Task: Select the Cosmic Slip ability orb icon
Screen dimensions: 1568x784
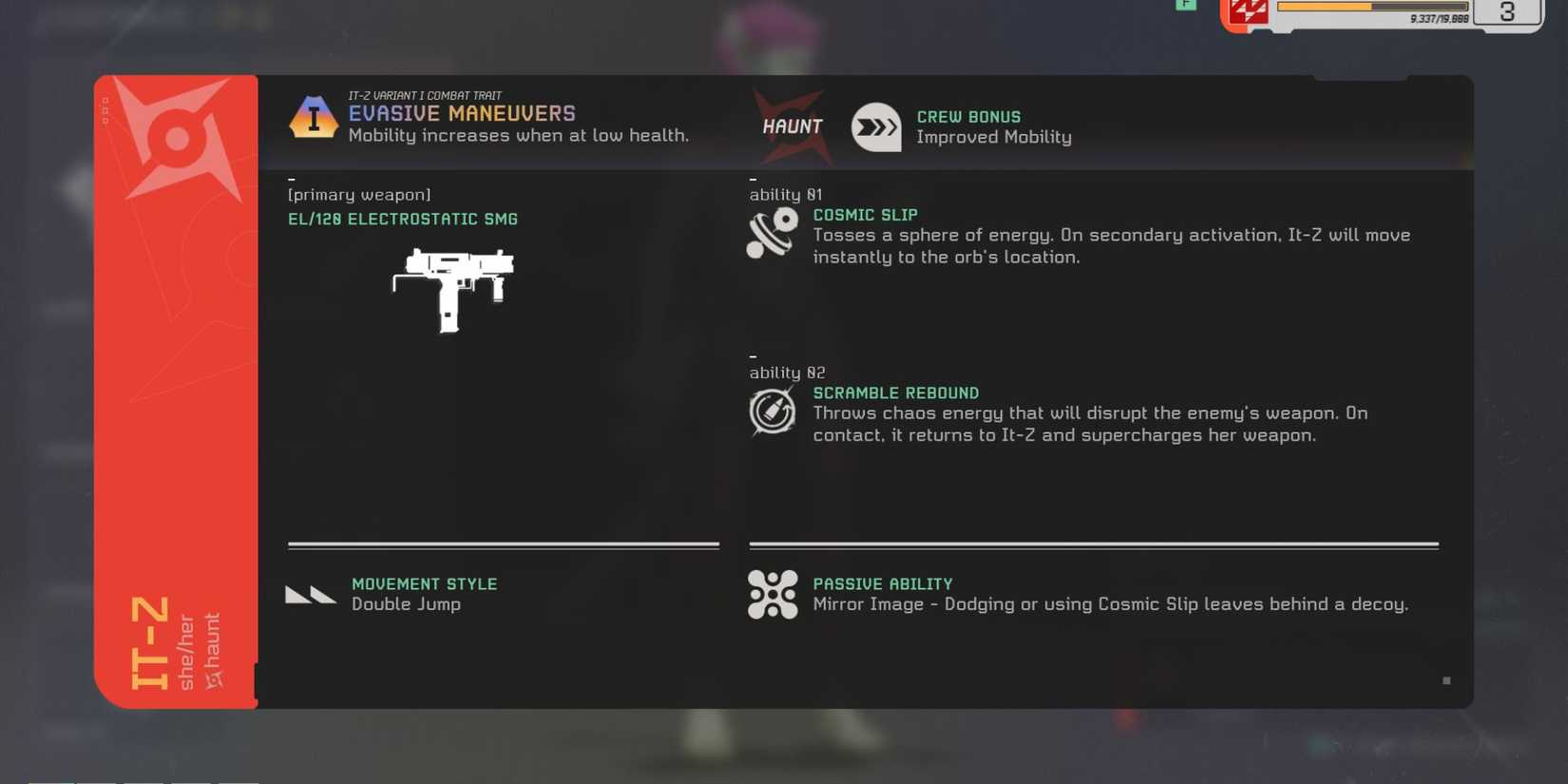Action: click(x=773, y=231)
